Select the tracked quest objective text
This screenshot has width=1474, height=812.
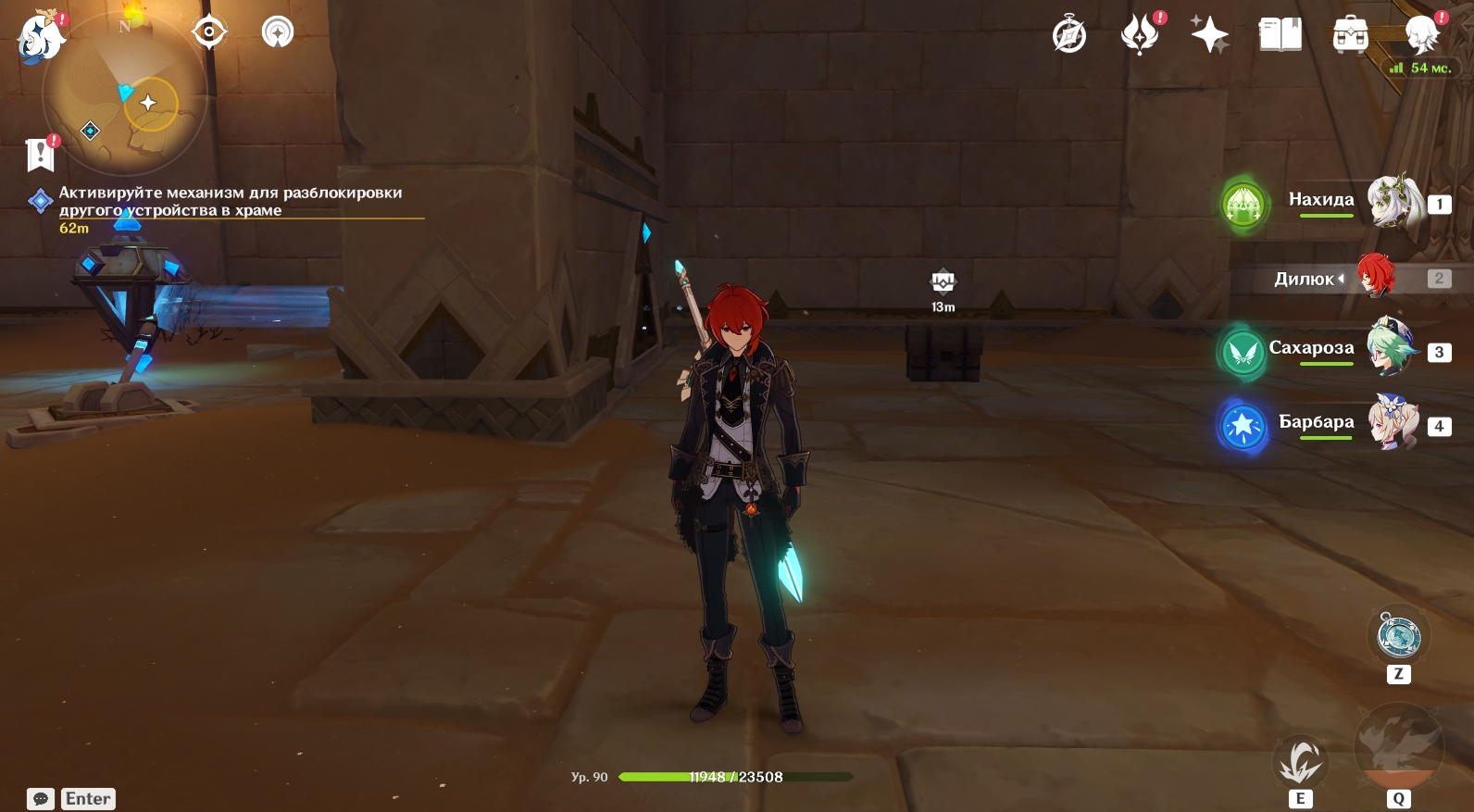230,201
